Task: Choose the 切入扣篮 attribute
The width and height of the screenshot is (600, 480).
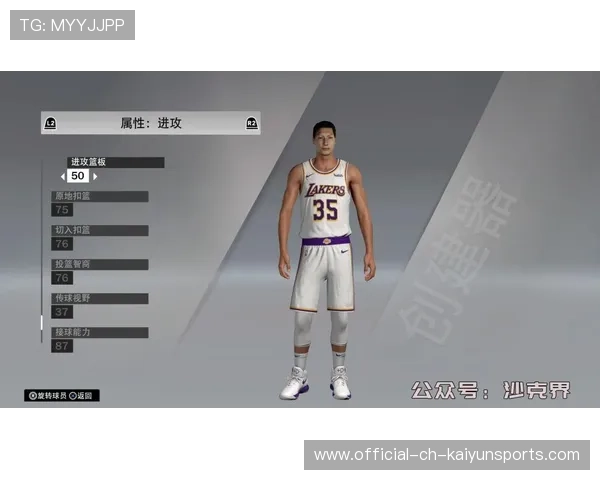Action: pyautogui.click(x=100, y=231)
